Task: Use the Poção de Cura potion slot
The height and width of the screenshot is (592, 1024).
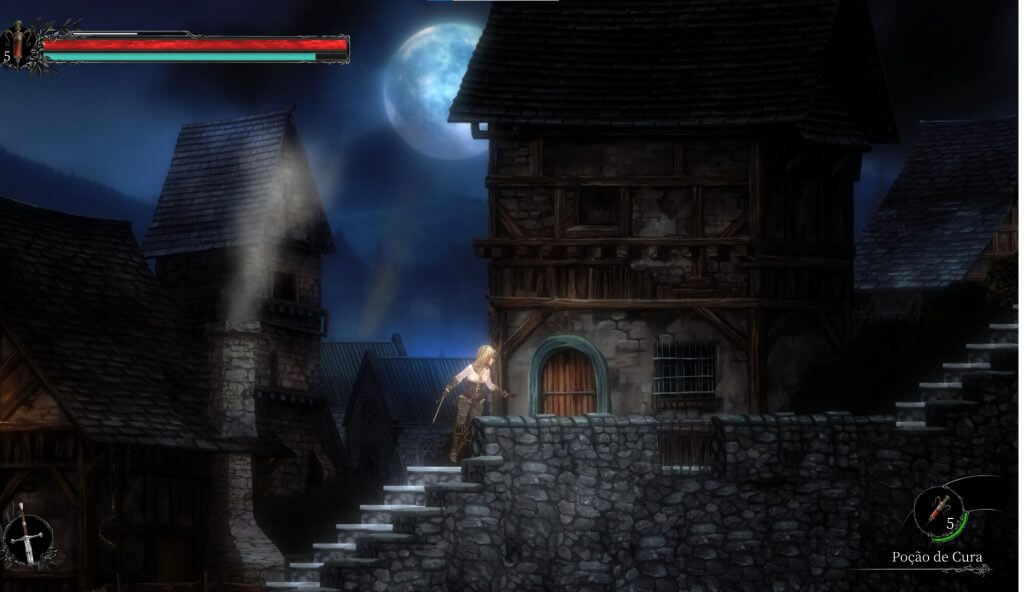Action: [x=939, y=513]
